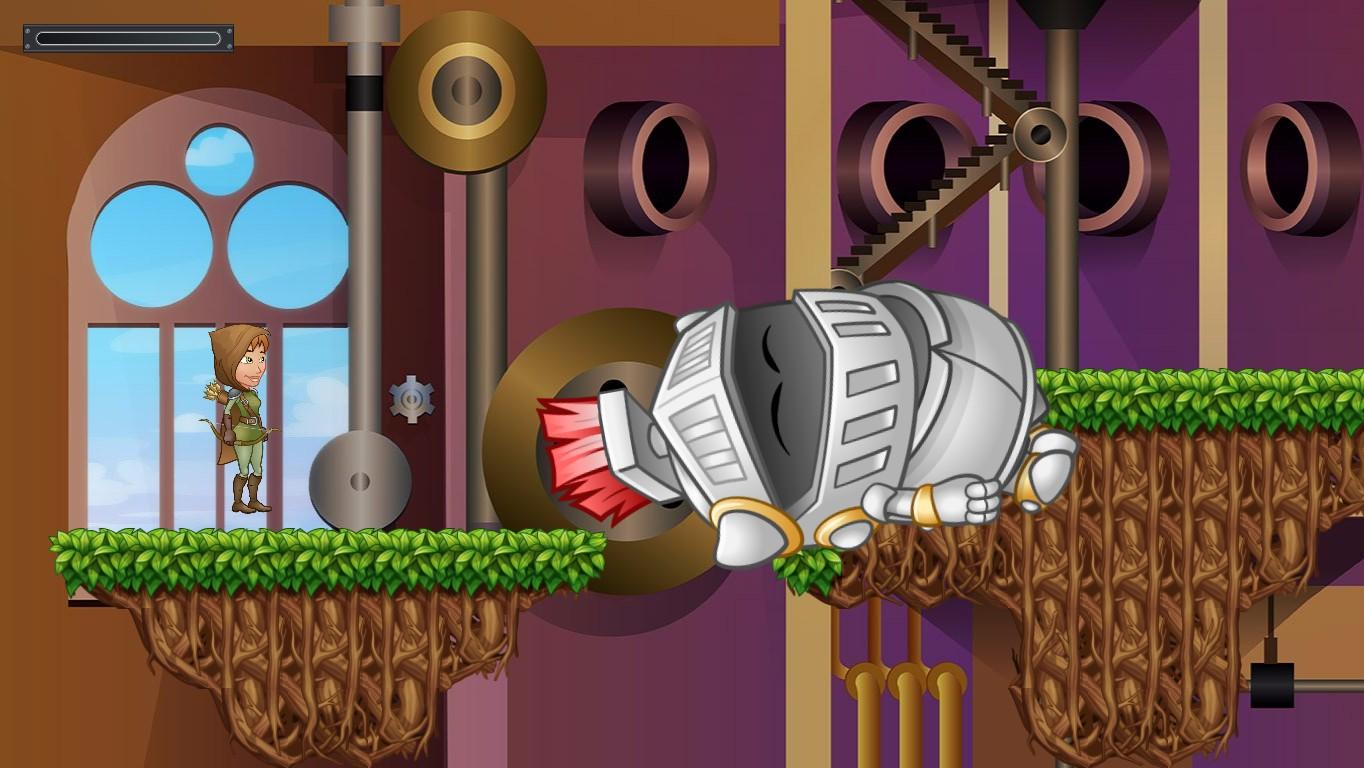Click the golden pipes below the knight platform
Viewport: 1364px width, 768px height.
[x=902, y=660]
